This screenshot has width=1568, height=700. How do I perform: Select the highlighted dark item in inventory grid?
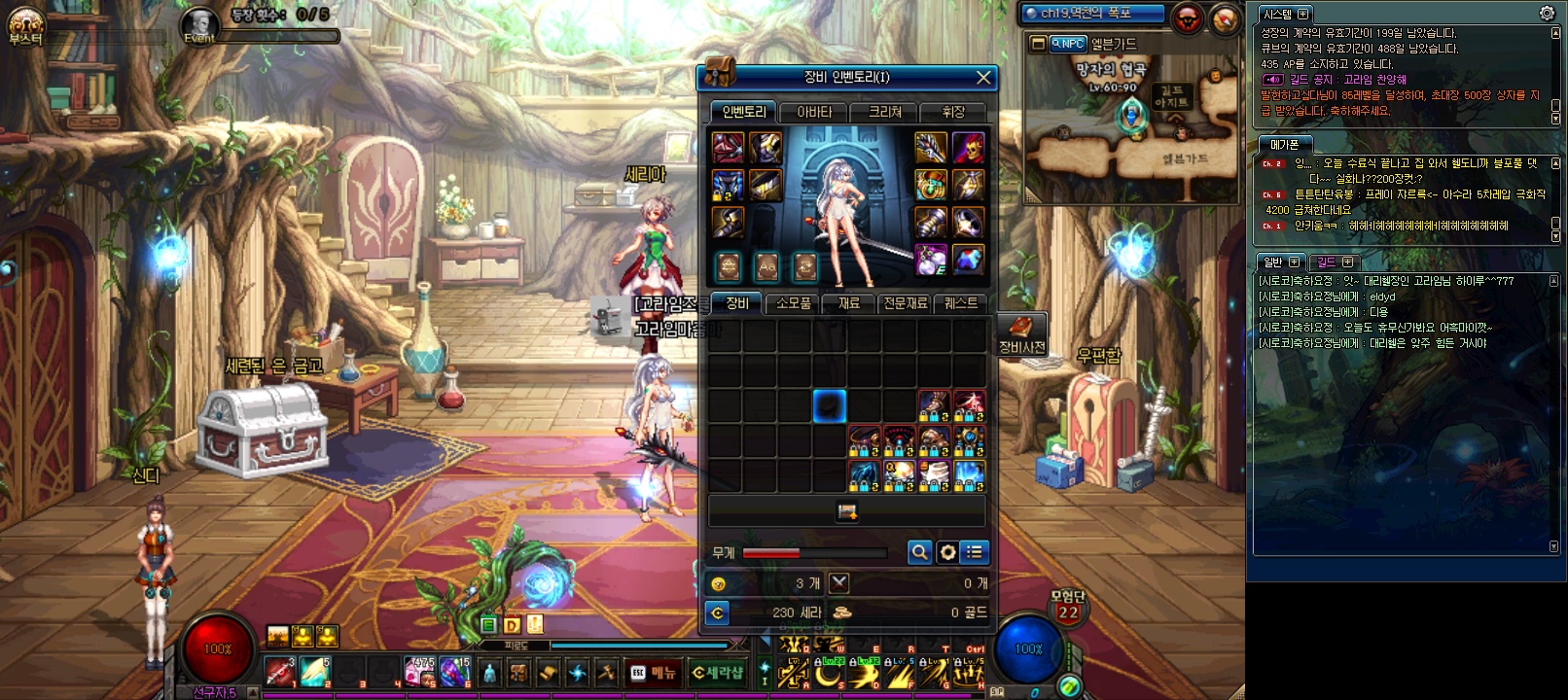[x=829, y=405]
